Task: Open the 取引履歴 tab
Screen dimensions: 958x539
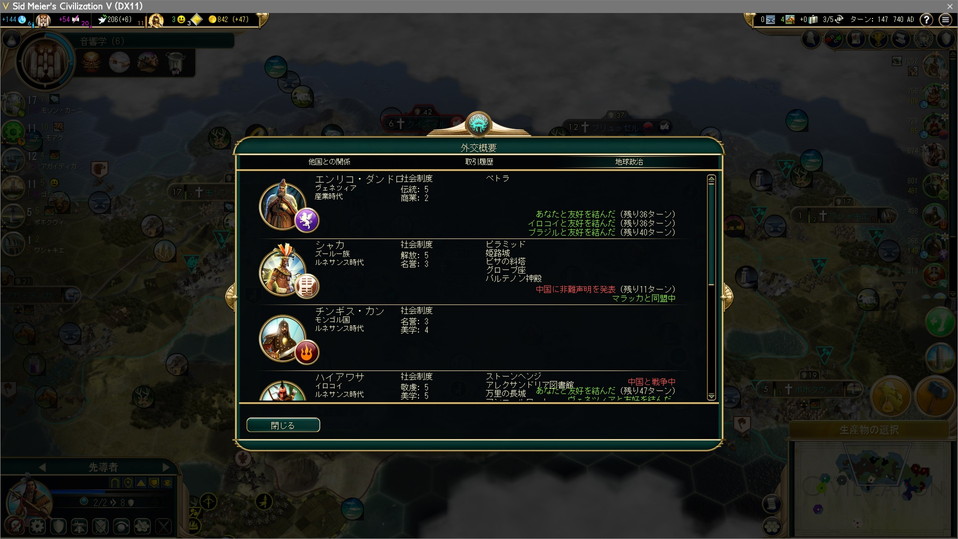Action: coord(478,161)
